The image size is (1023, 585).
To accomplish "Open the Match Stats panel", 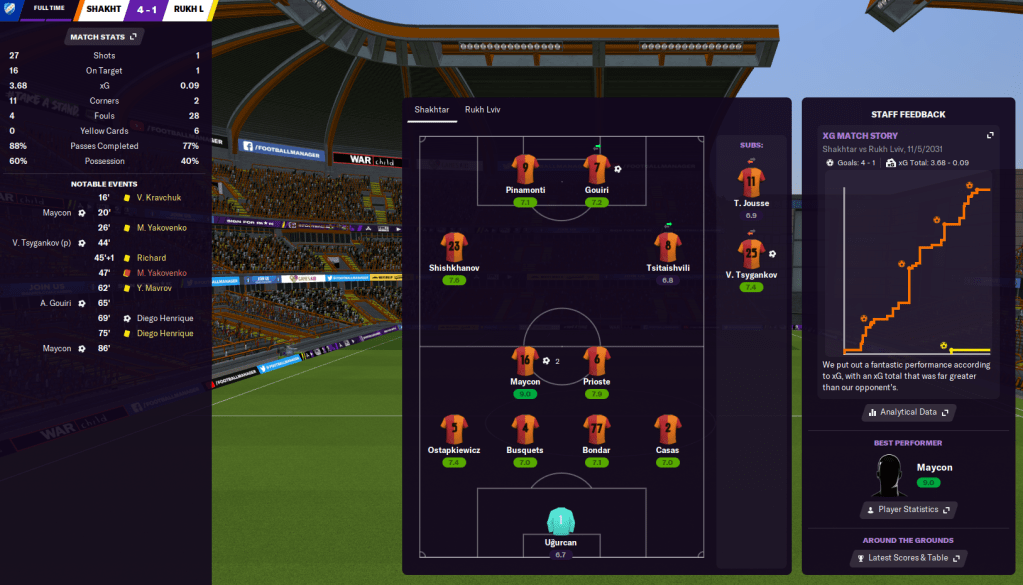I will (105, 37).
